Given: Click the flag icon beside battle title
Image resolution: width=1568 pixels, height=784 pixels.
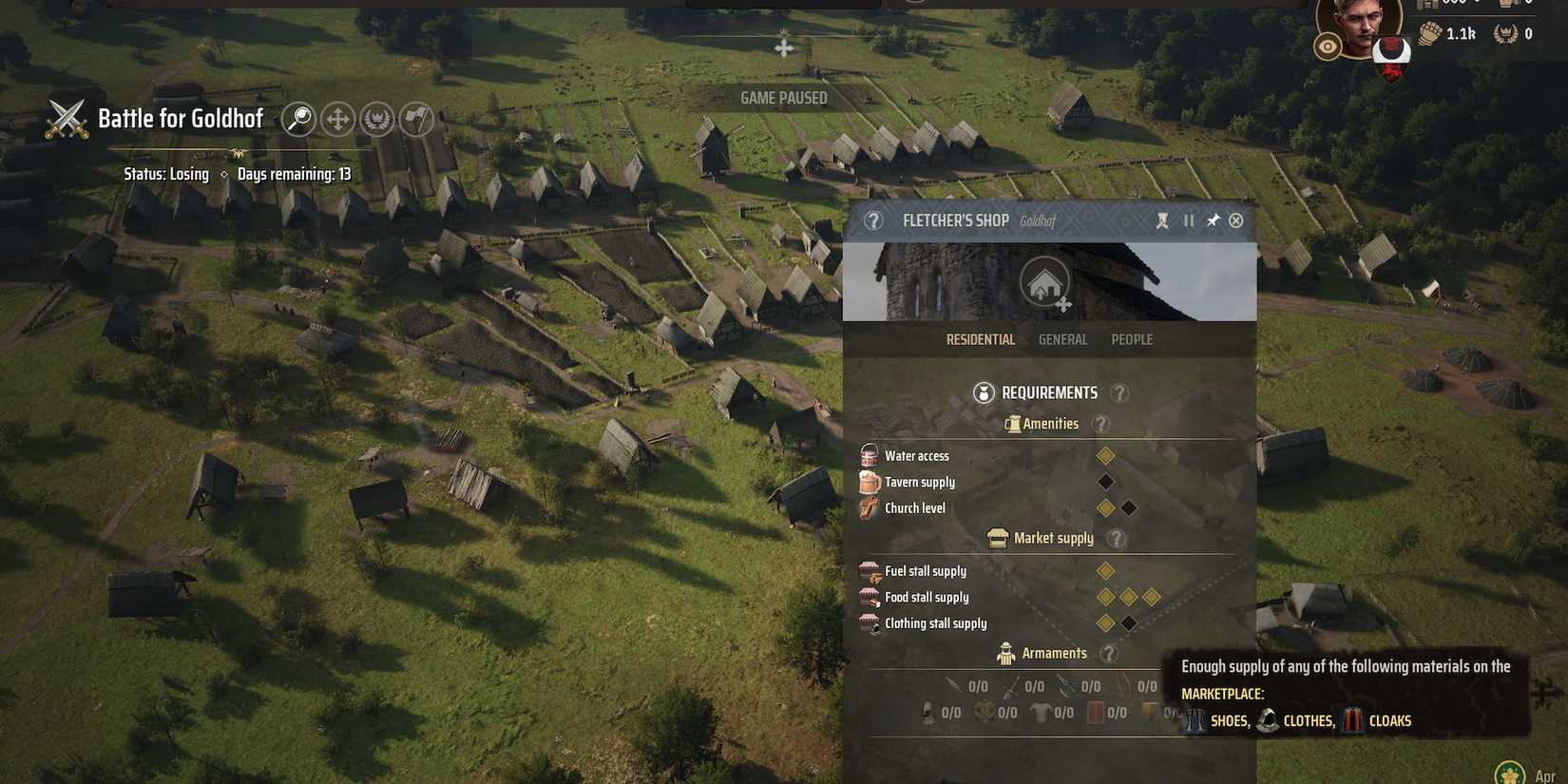Looking at the screenshot, I should coord(416,119).
